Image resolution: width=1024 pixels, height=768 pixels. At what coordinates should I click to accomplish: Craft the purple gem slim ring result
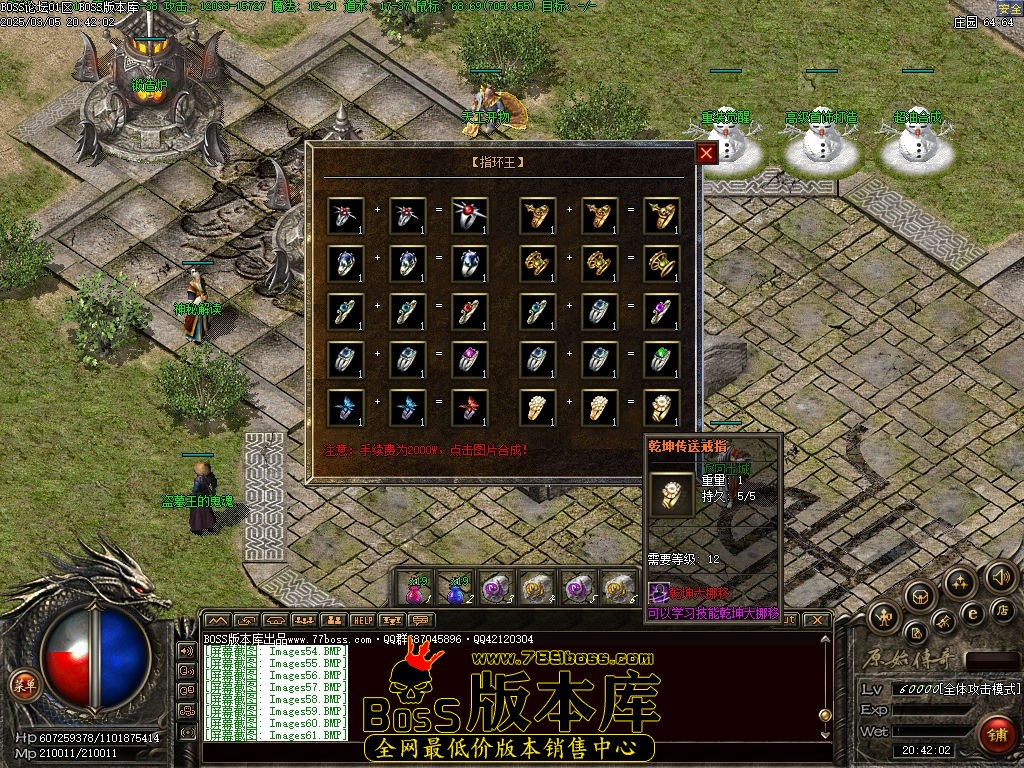tap(662, 312)
